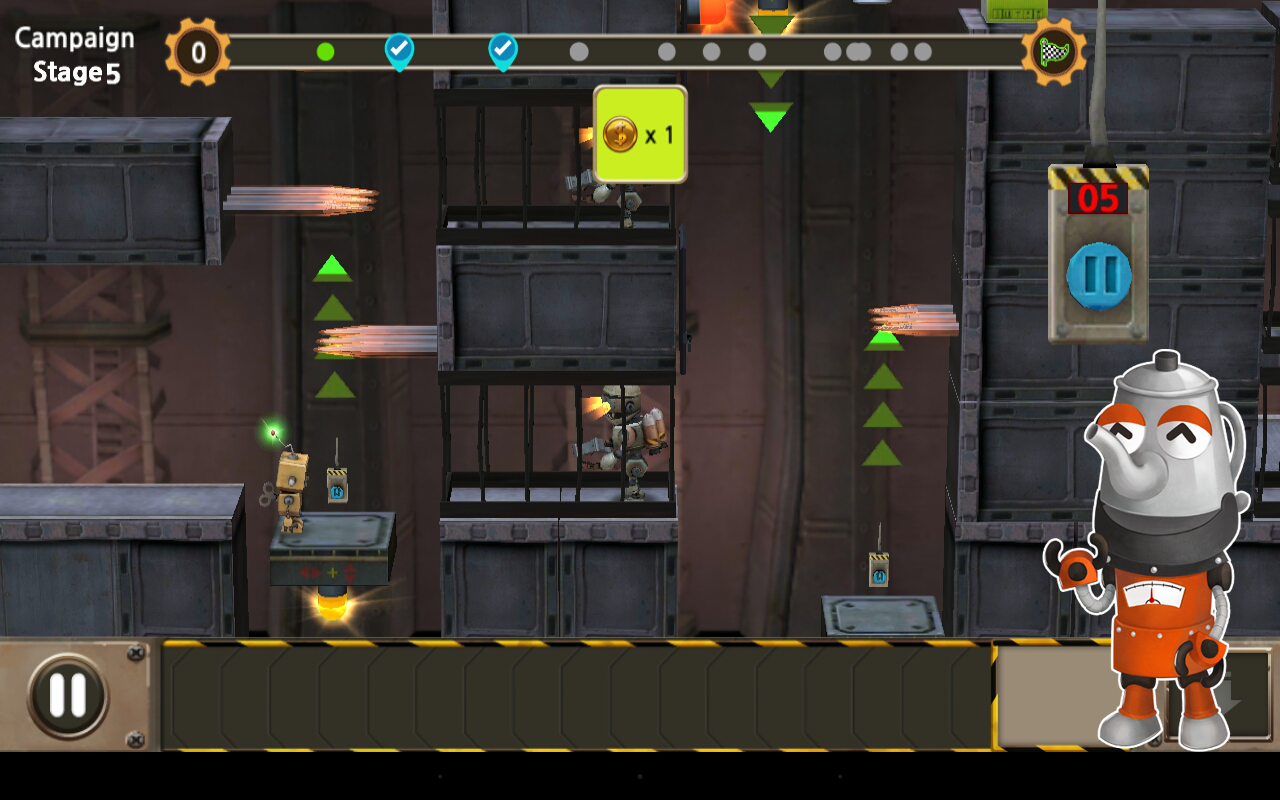Pause the game with the round button
Viewport: 1280px width, 800px height.
[x=68, y=695]
